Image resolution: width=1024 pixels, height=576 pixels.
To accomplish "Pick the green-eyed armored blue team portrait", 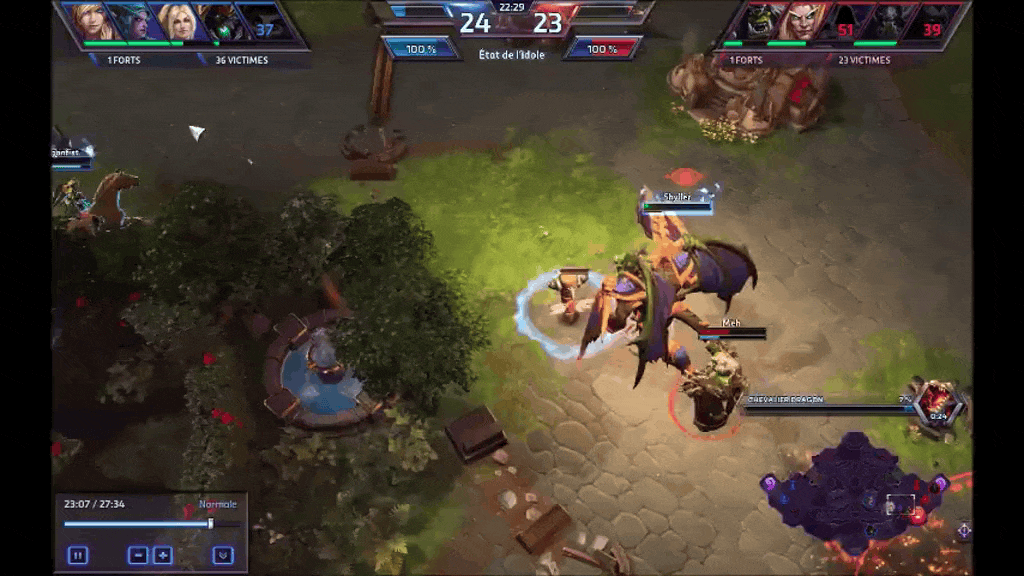I will [221, 22].
